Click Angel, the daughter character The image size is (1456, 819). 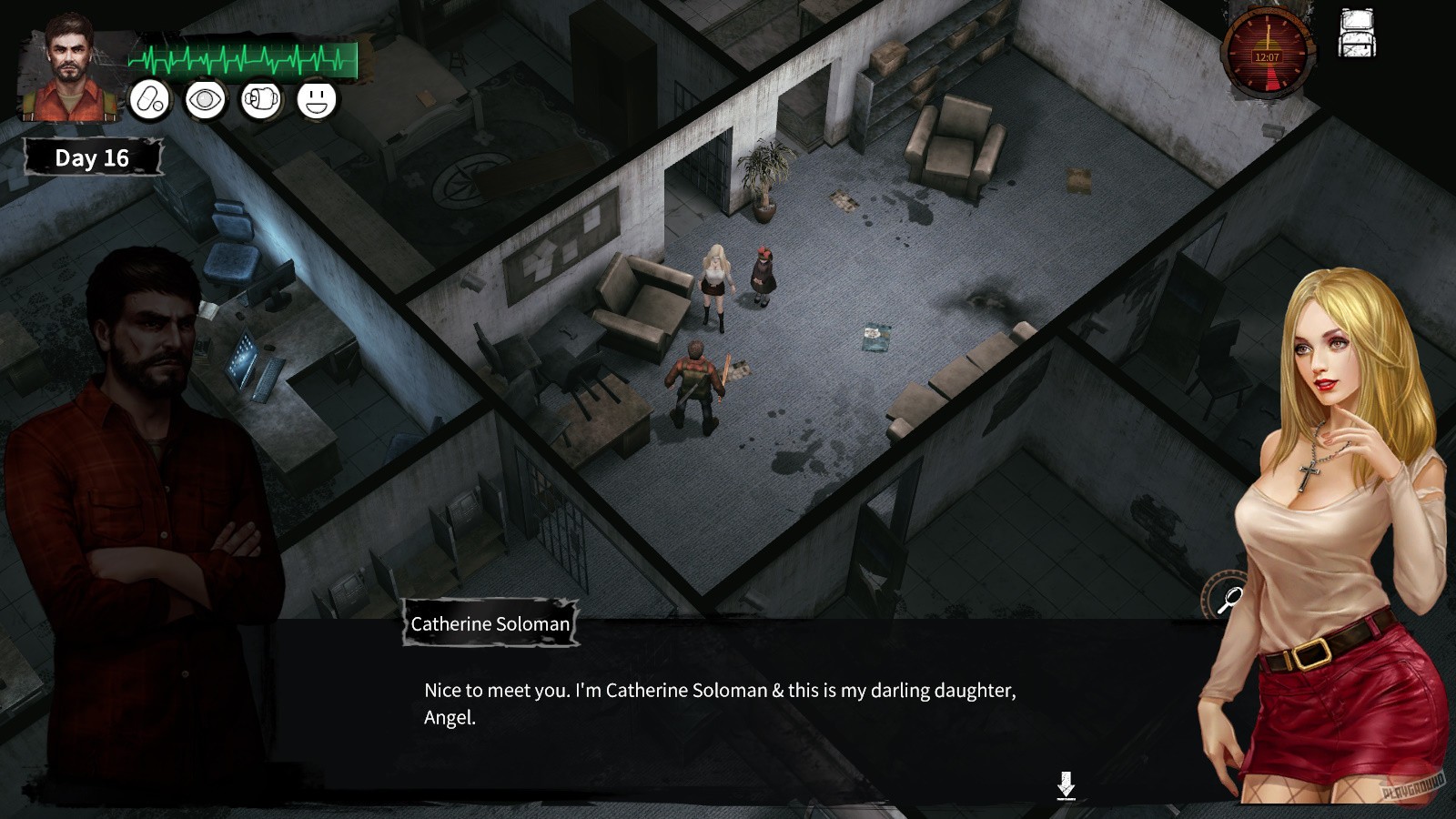tap(763, 273)
